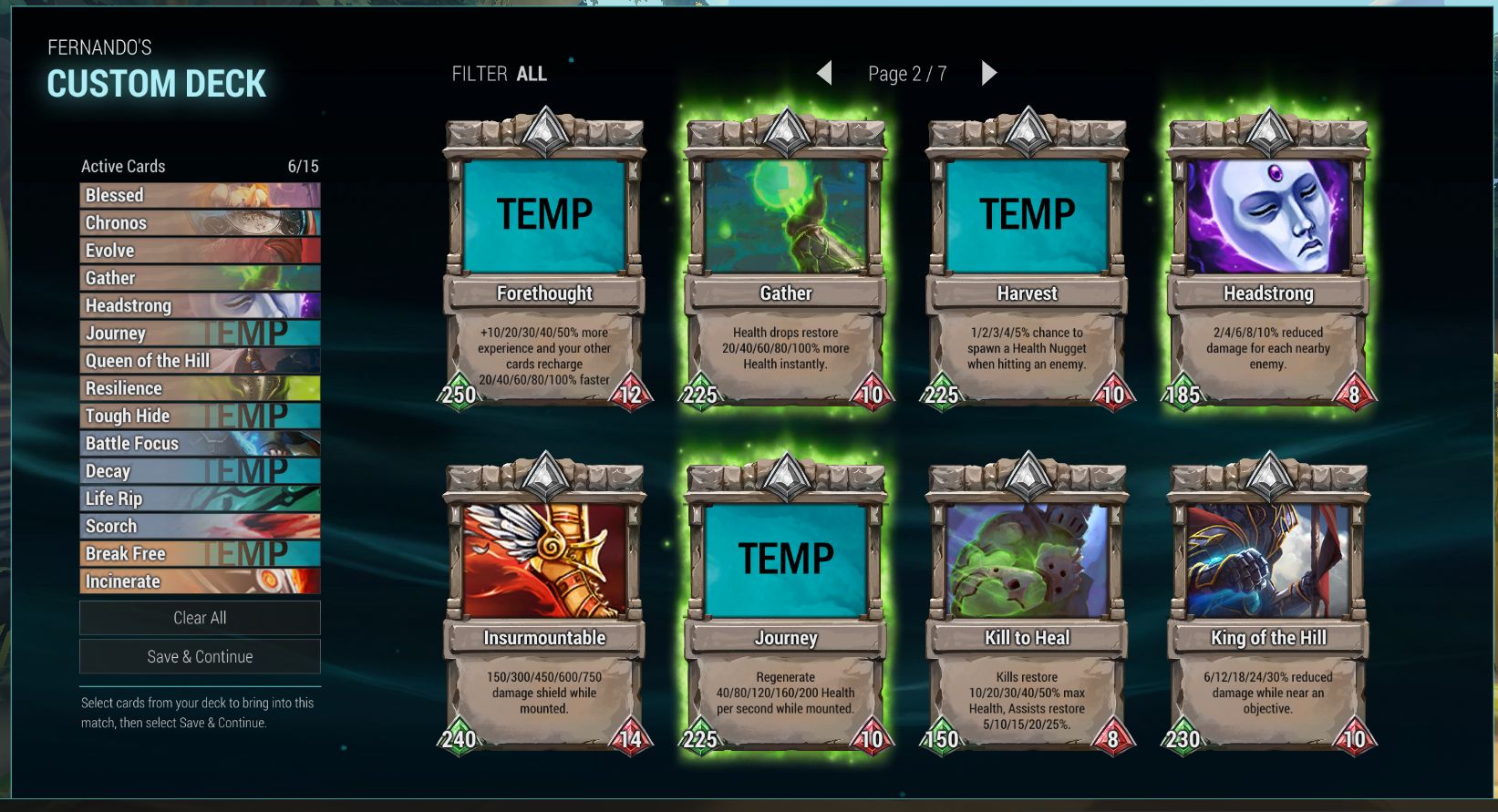Screen dimensions: 1498x812
Task: Go back to the previous card page
Action: [824, 73]
